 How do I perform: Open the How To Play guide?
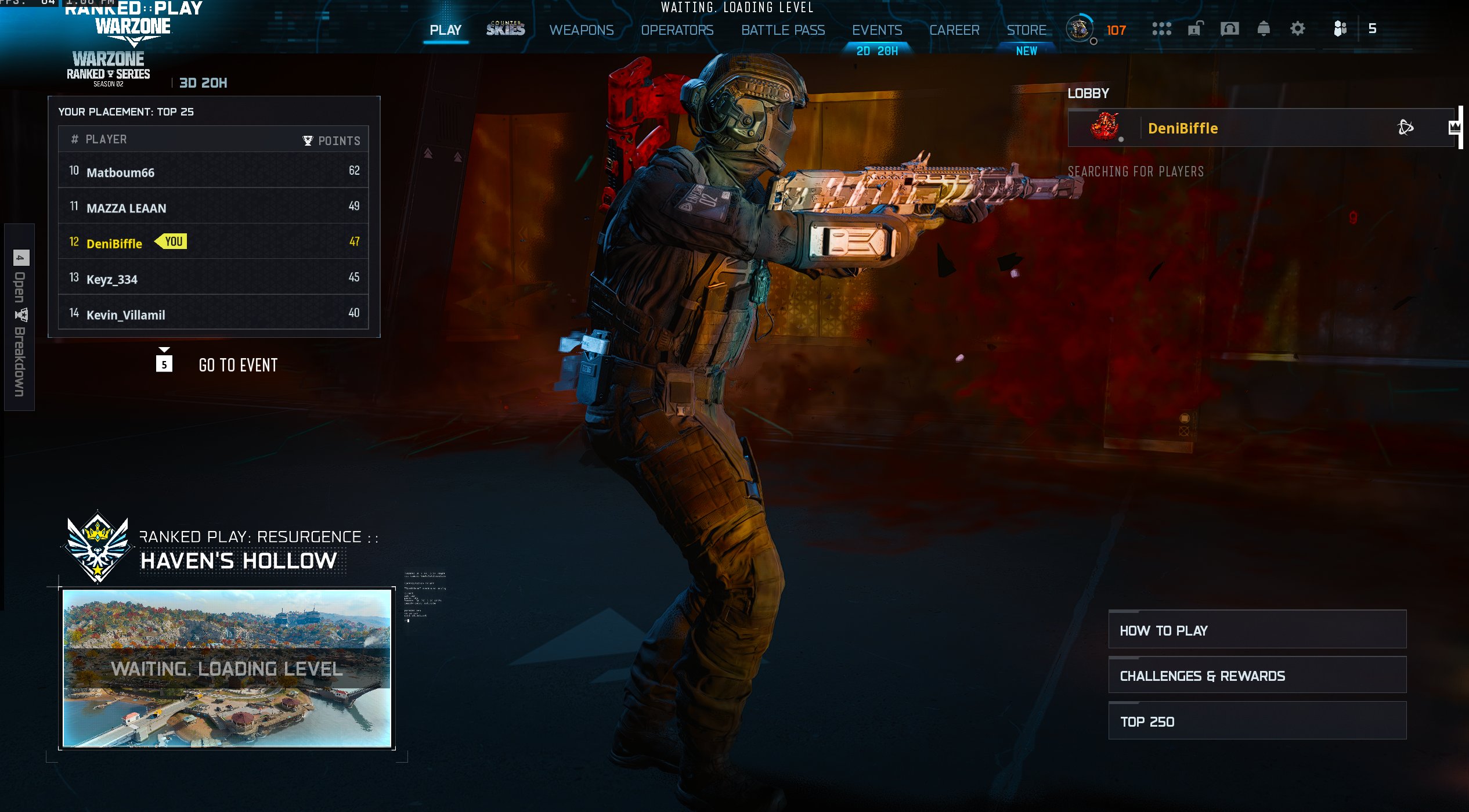click(1257, 630)
